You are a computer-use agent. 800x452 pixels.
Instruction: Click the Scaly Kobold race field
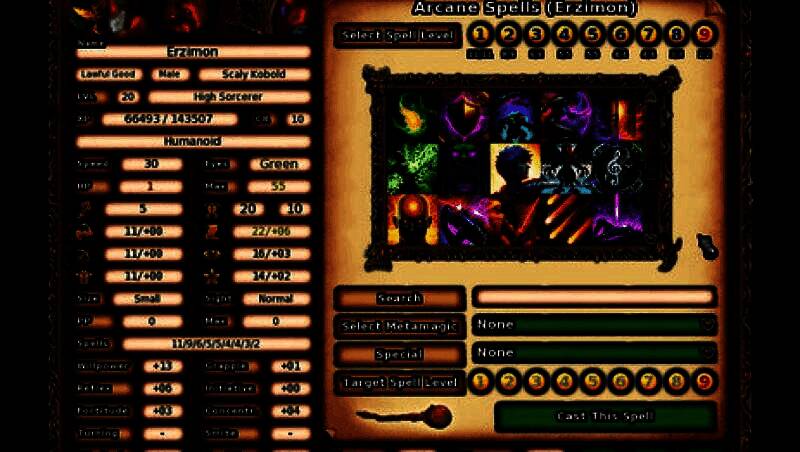(254, 74)
